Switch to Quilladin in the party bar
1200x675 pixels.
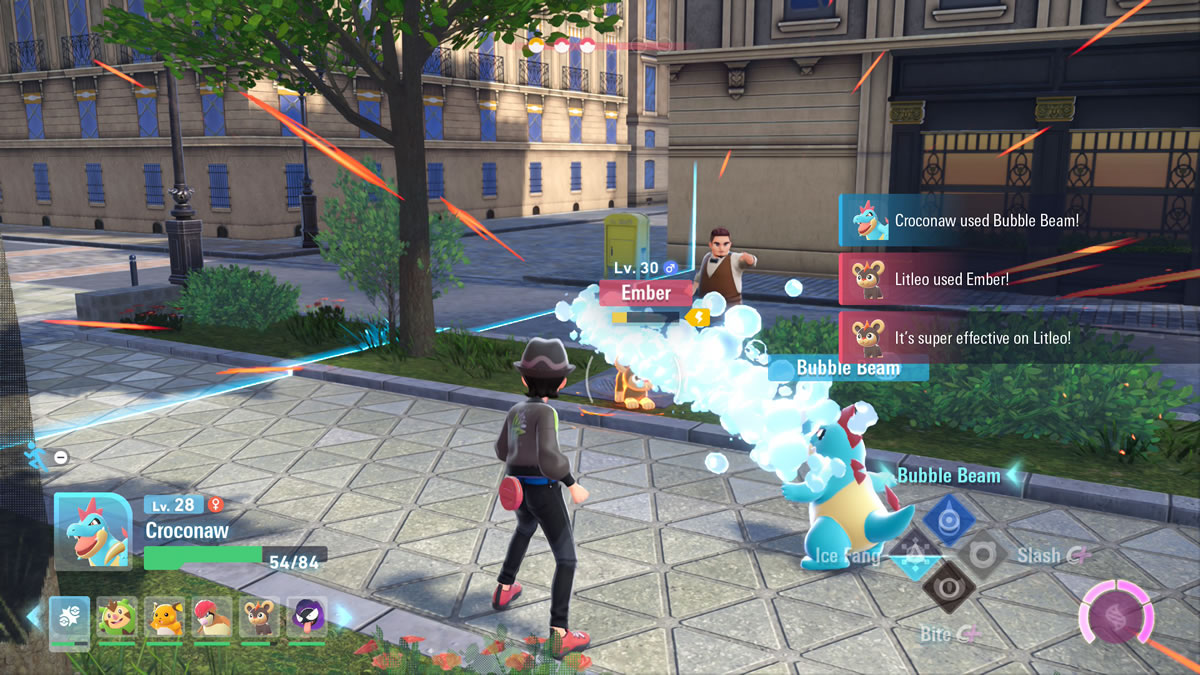(117, 618)
